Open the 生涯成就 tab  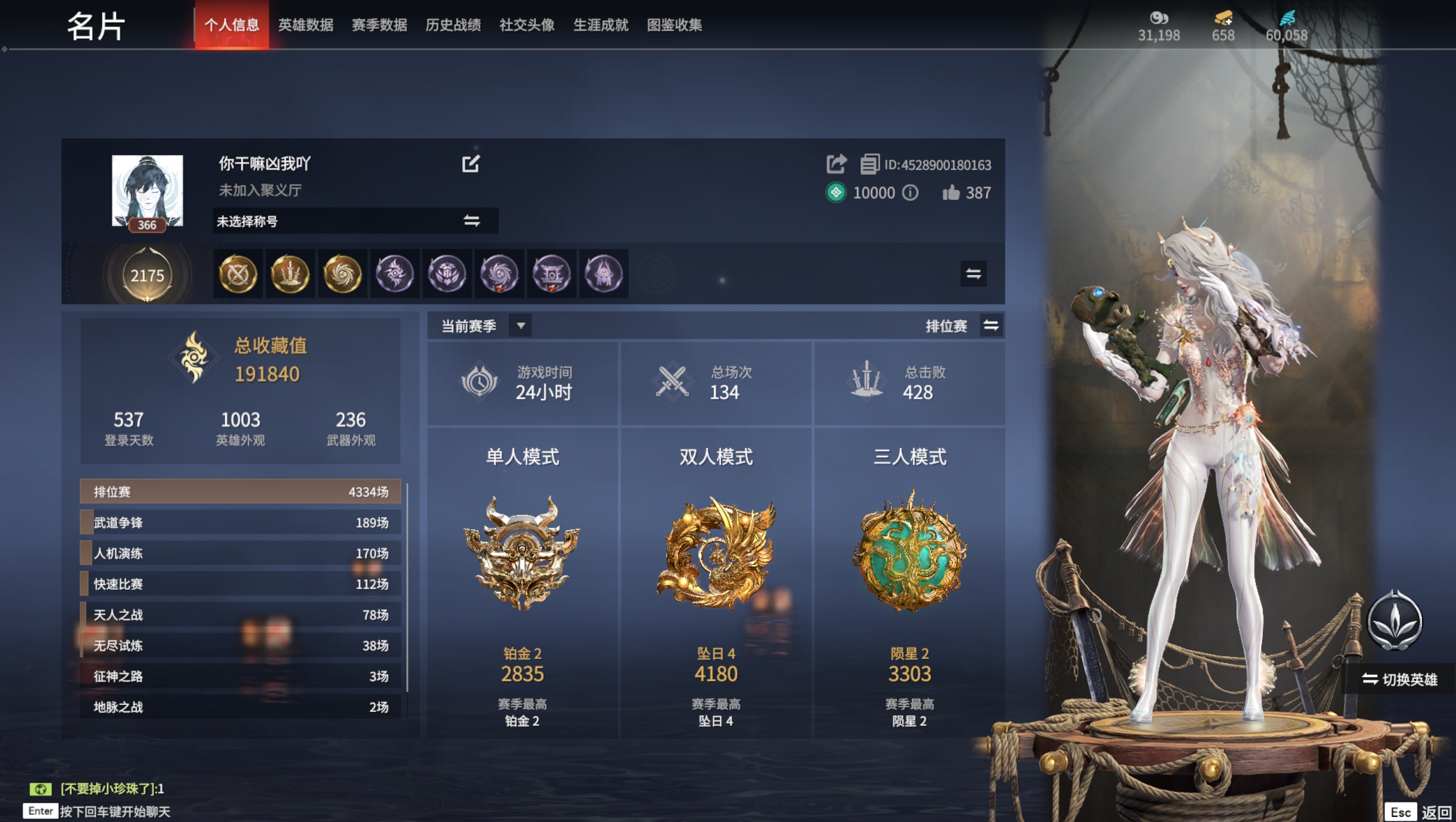tap(601, 25)
